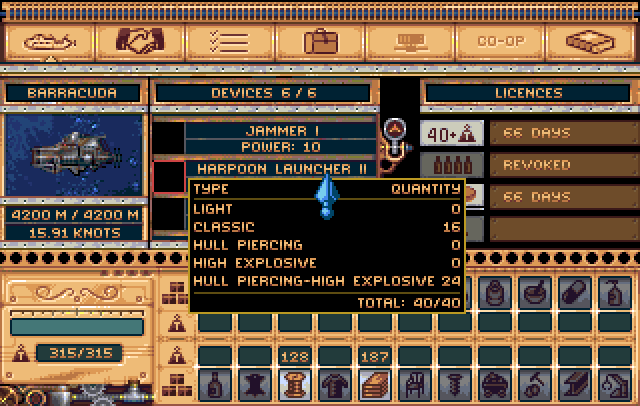Choose the screw hardware goods icon
The width and height of the screenshot is (640, 406).
pos(455,384)
